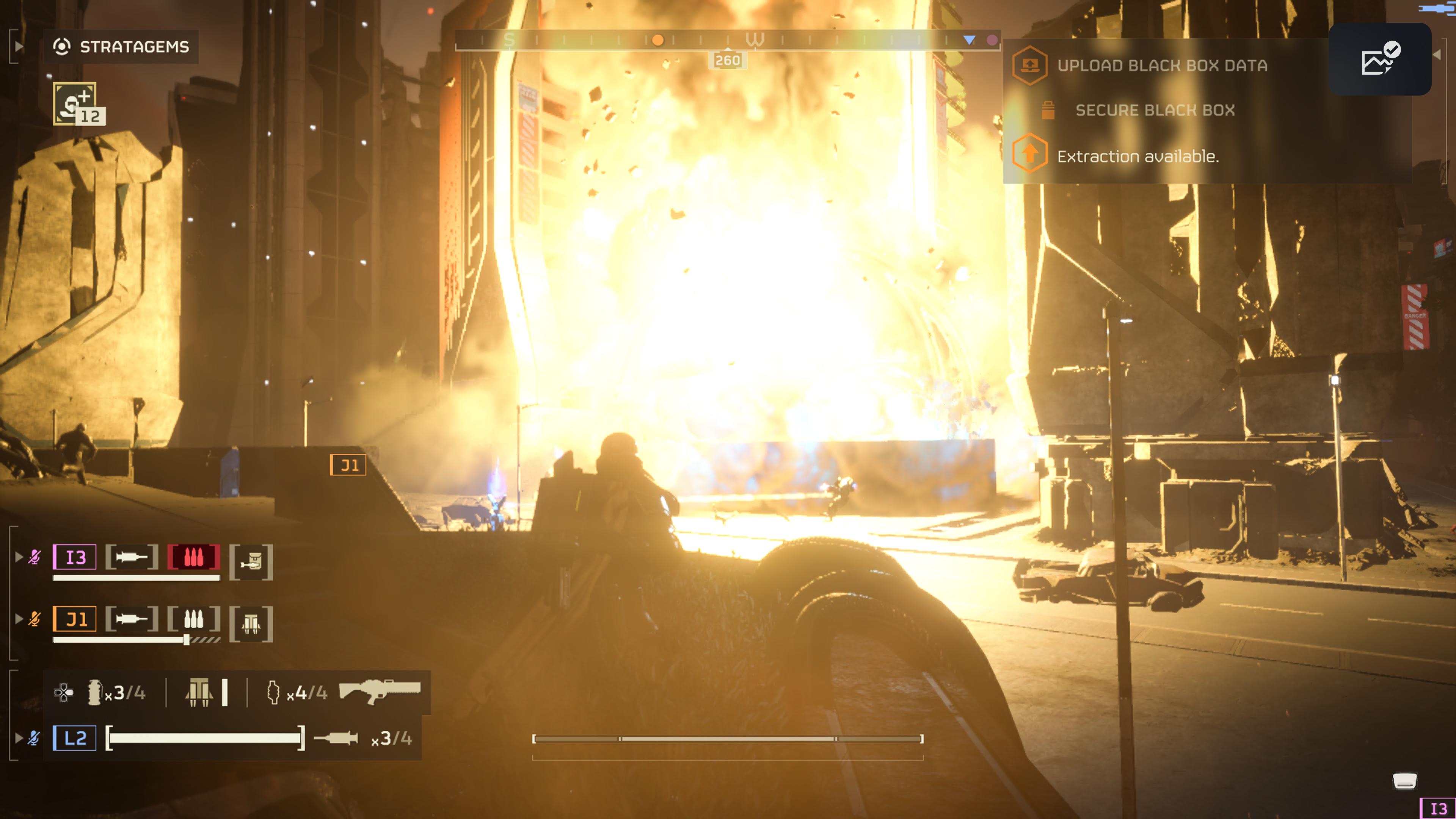1456x819 pixels.
Task: Click the J1 teammate marker in the world
Action: [x=348, y=465]
